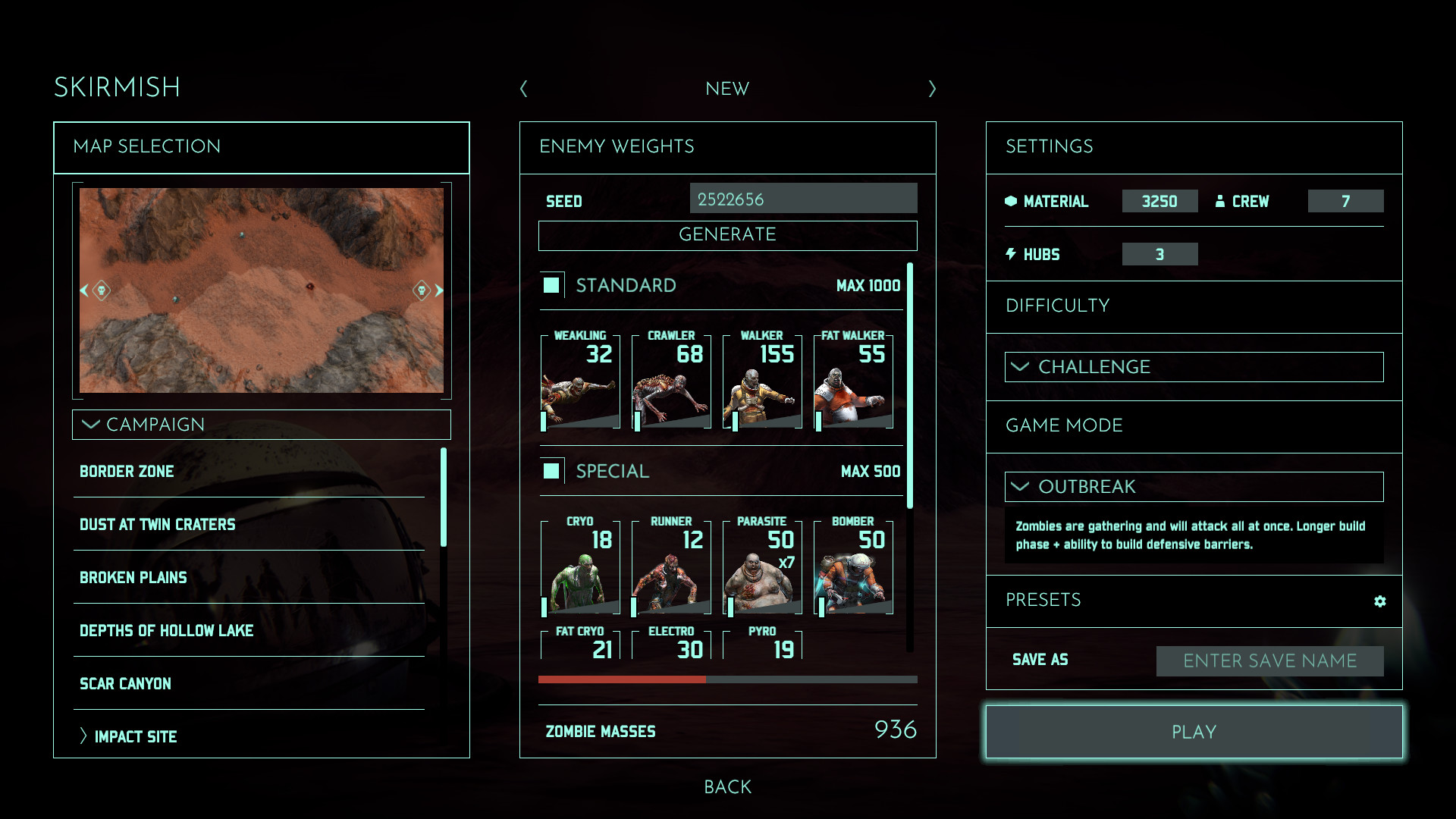The image size is (1456, 819).
Task: Start the skirmish with the Play button
Action: click(1194, 732)
